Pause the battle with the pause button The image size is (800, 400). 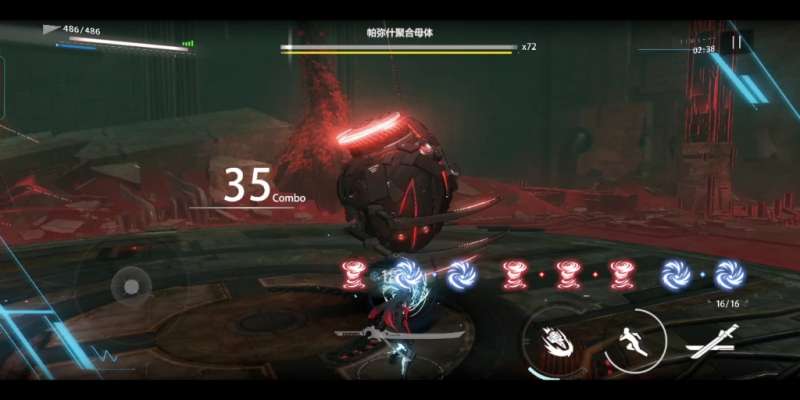point(736,43)
